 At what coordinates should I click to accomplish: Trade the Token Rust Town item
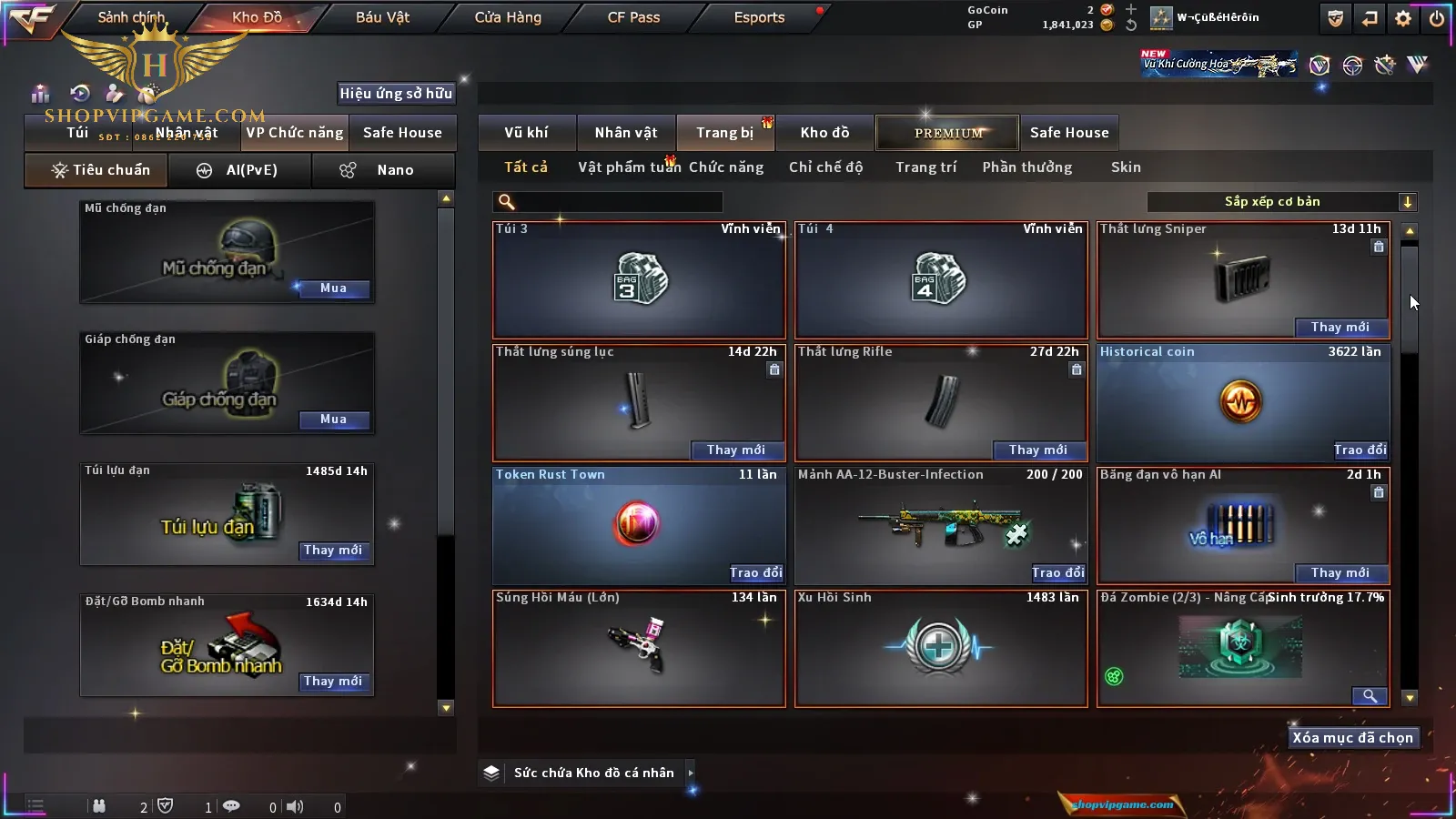(x=755, y=573)
